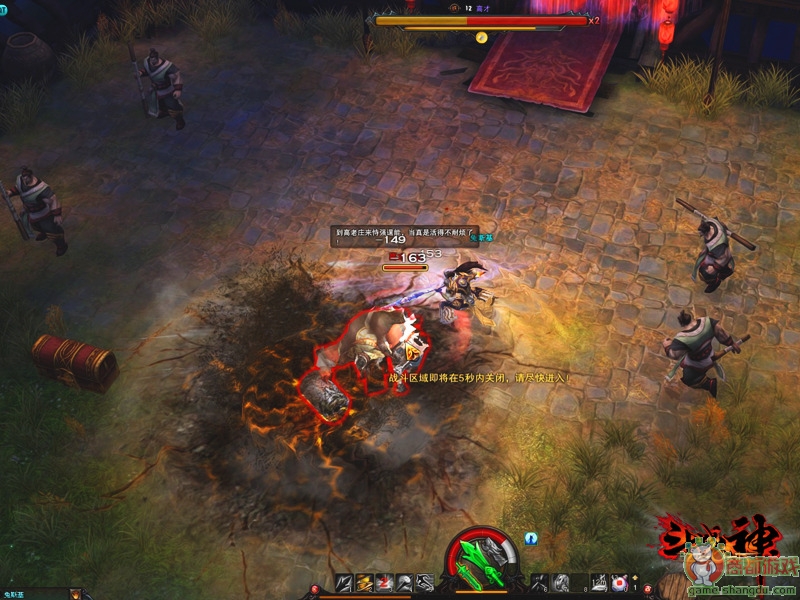This screenshot has height=600, width=800.
Task: Select the flame icon in the bottom-left panel
Action: 75,594
